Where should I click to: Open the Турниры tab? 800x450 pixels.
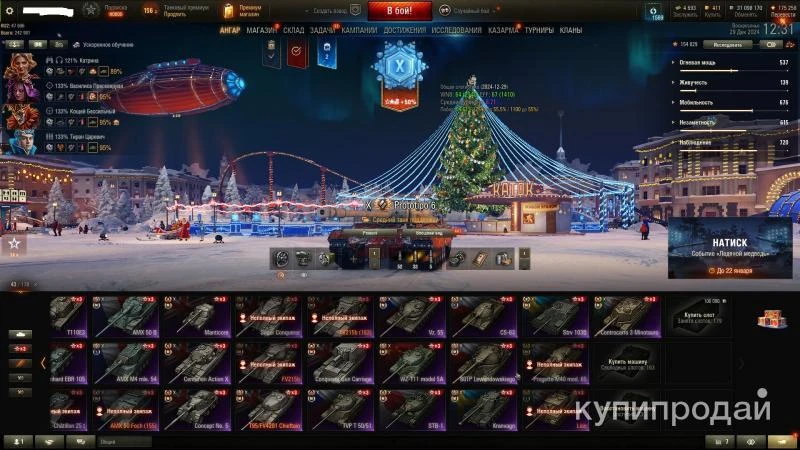tap(539, 31)
